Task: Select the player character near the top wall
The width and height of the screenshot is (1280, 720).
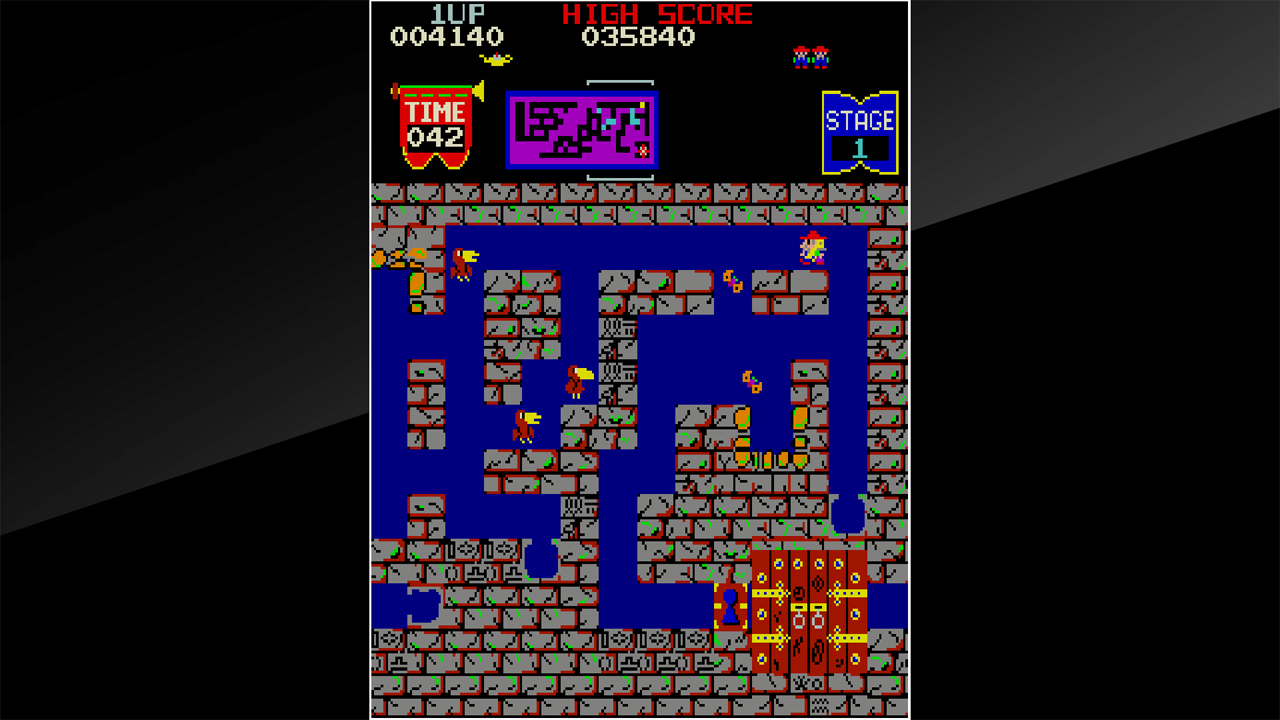Action: coord(811,247)
